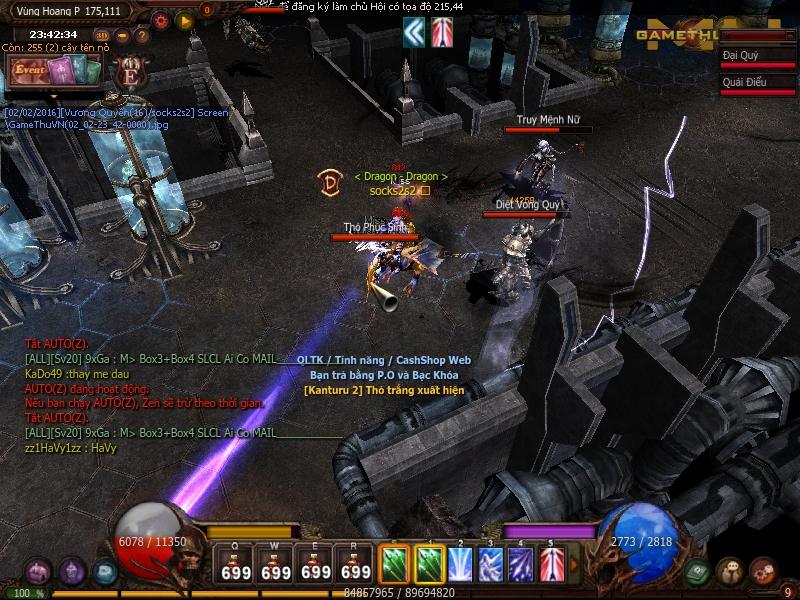Open the chat speech bubble menu

(x=731, y=571)
